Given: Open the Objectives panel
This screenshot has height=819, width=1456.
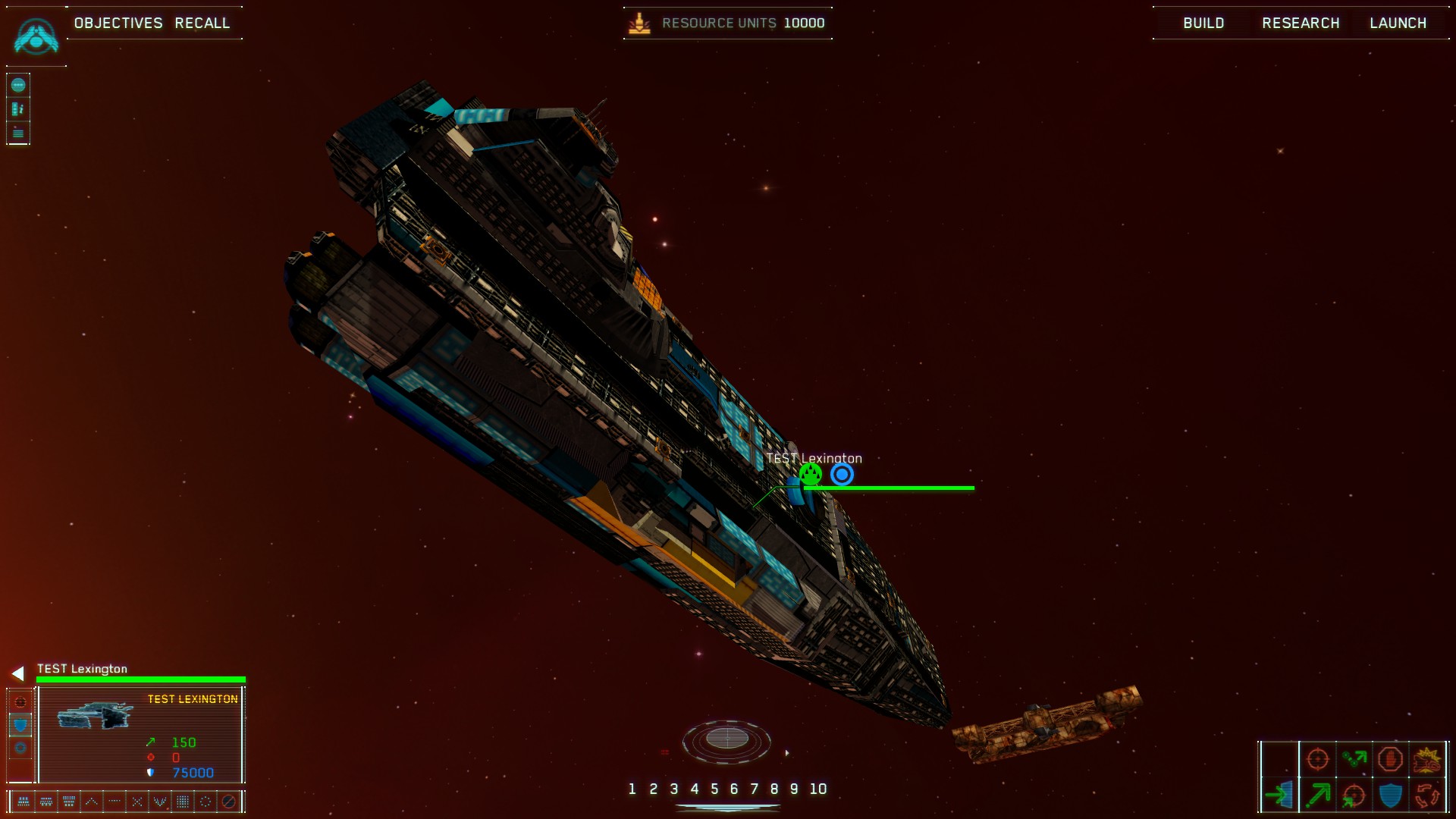Looking at the screenshot, I should point(118,23).
